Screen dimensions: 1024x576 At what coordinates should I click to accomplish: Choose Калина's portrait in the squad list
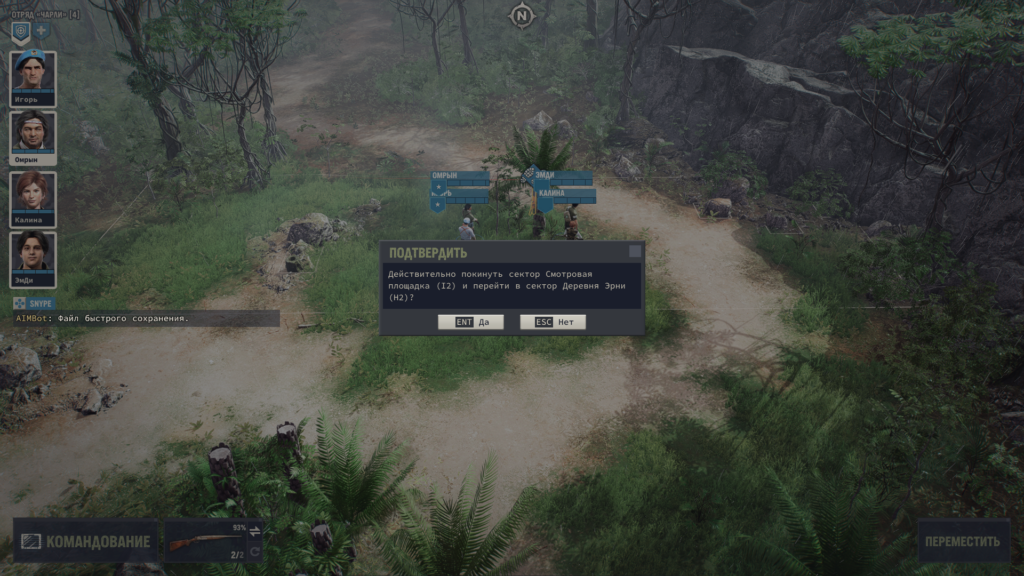click(x=33, y=197)
